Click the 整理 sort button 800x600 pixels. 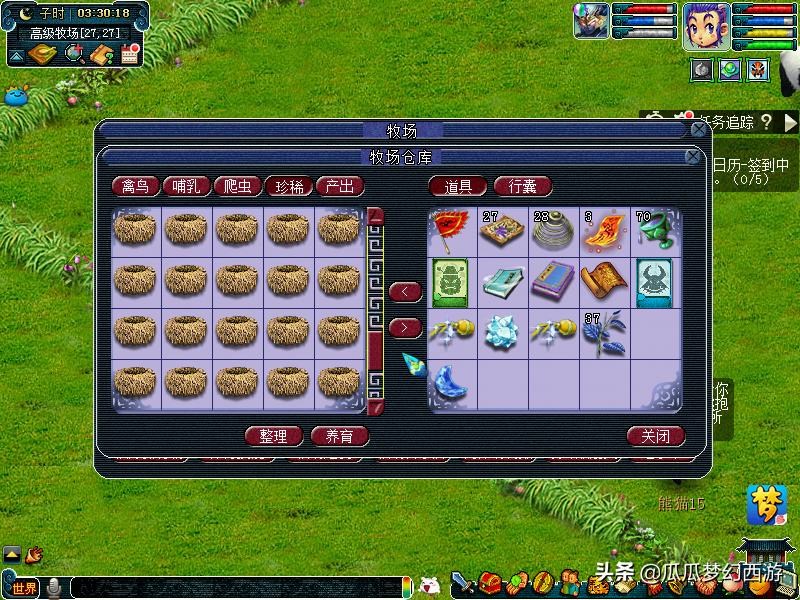point(273,436)
